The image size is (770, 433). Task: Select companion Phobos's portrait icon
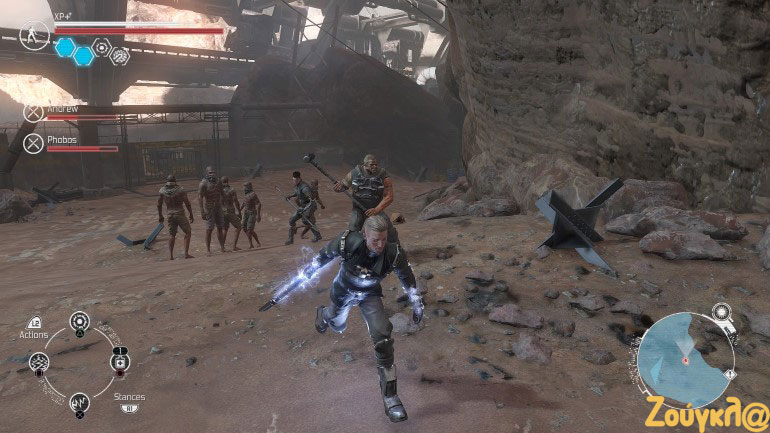click(x=34, y=144)
